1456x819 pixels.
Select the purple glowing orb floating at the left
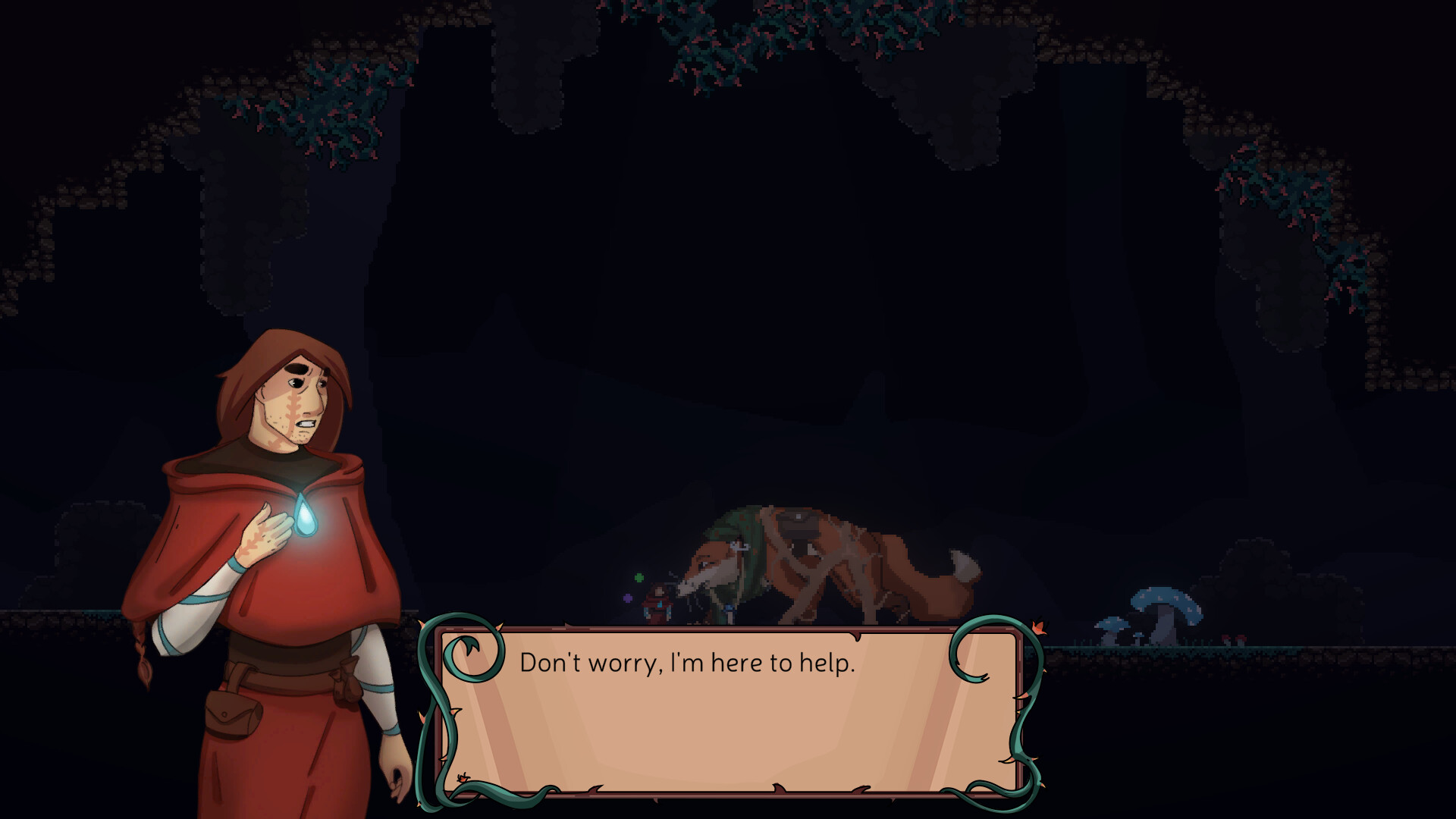(x=627, y=598)
